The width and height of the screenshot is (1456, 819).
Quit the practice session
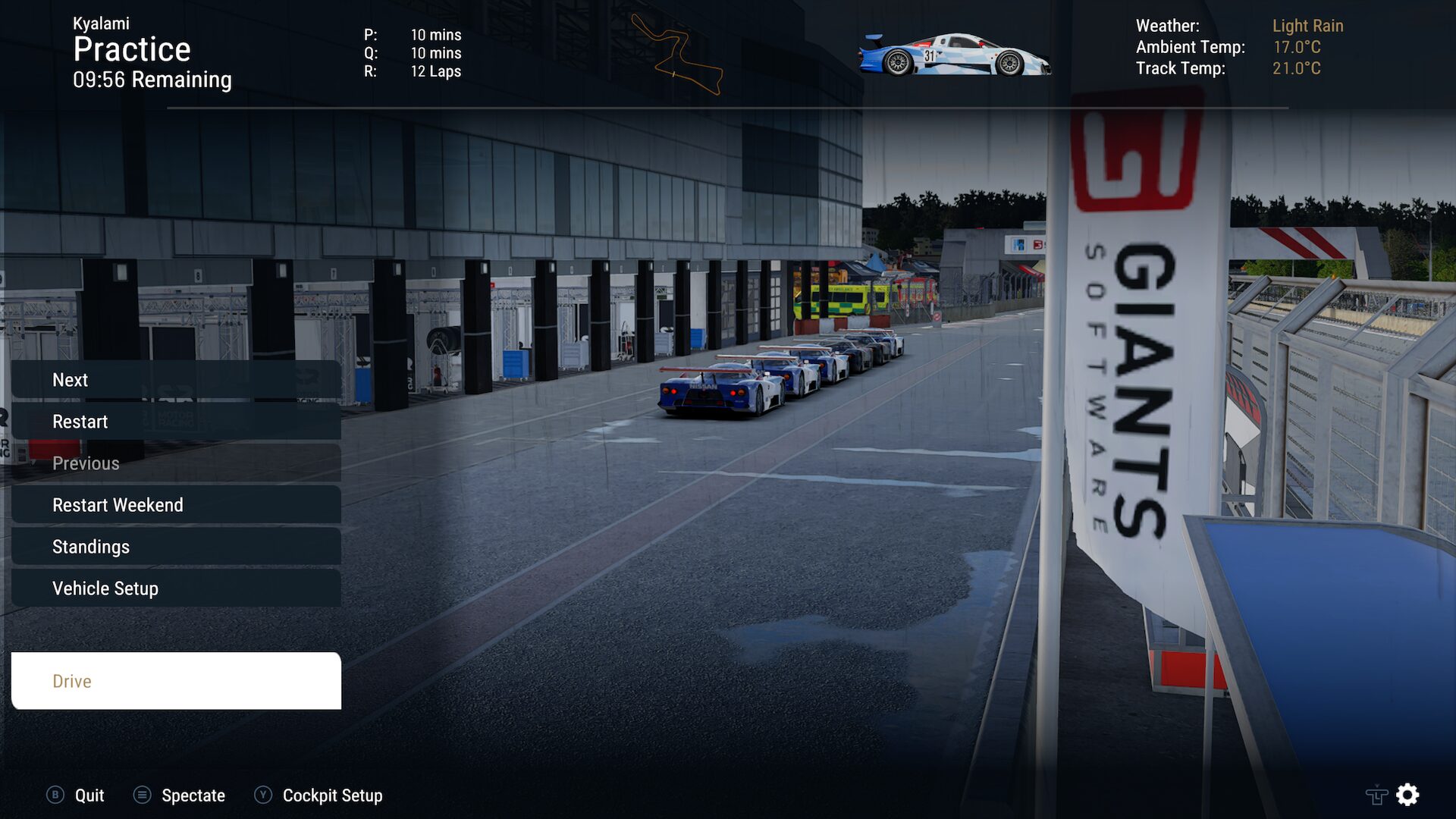click(x=76, y=795)
